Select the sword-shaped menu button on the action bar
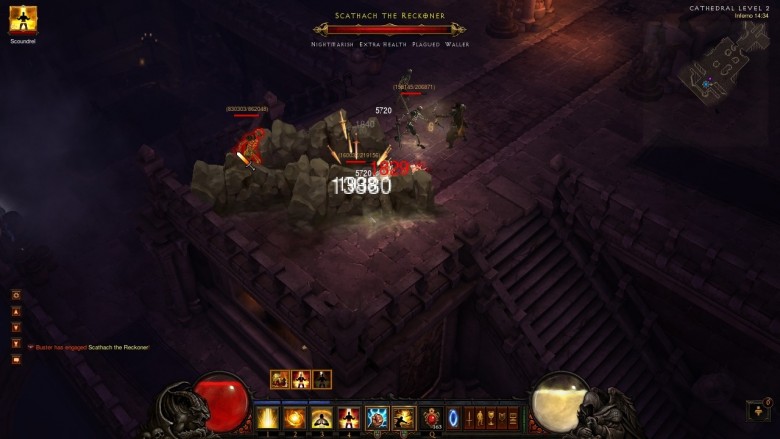Viewport: 780px width, 439px height. pyautogui.click(x=470, y=417)
